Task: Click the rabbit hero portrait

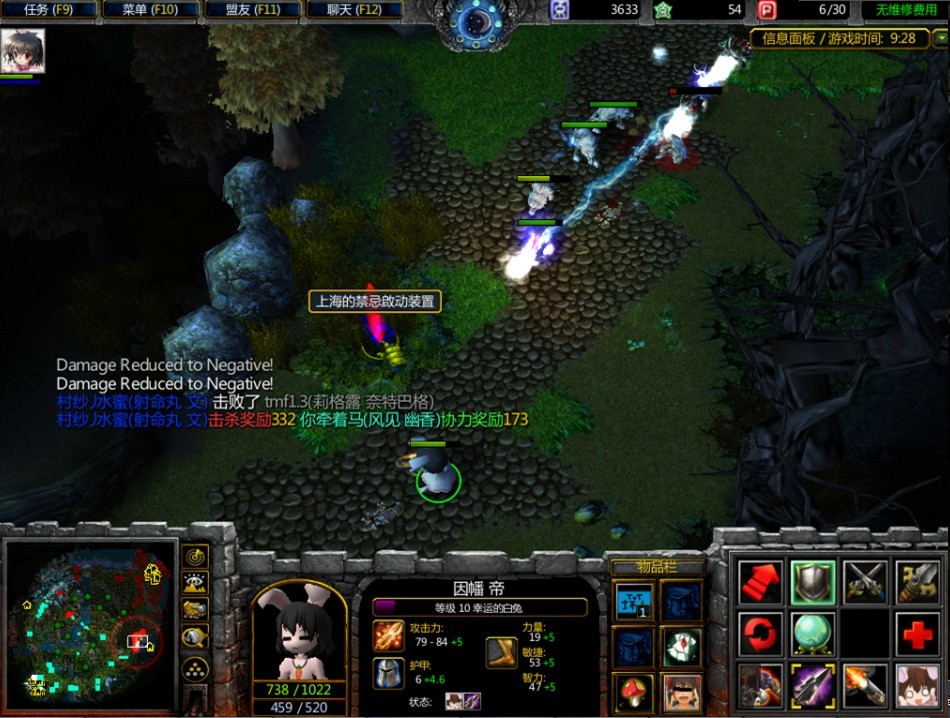Action: 299,630
